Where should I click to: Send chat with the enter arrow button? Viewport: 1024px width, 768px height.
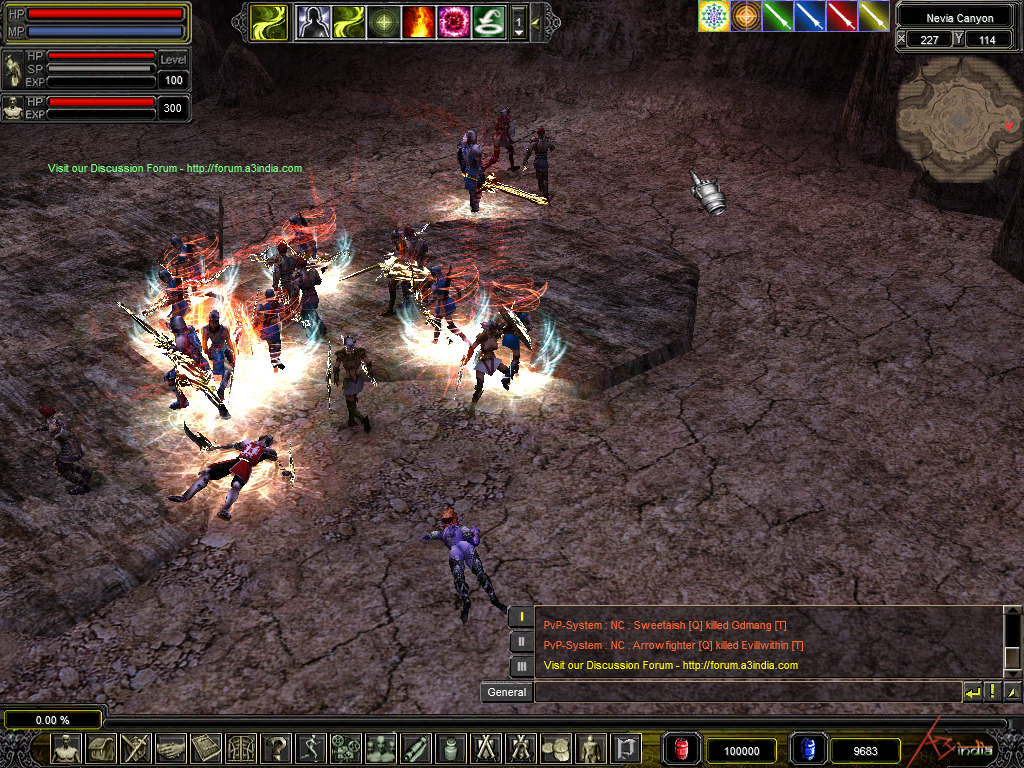(972, 692)
